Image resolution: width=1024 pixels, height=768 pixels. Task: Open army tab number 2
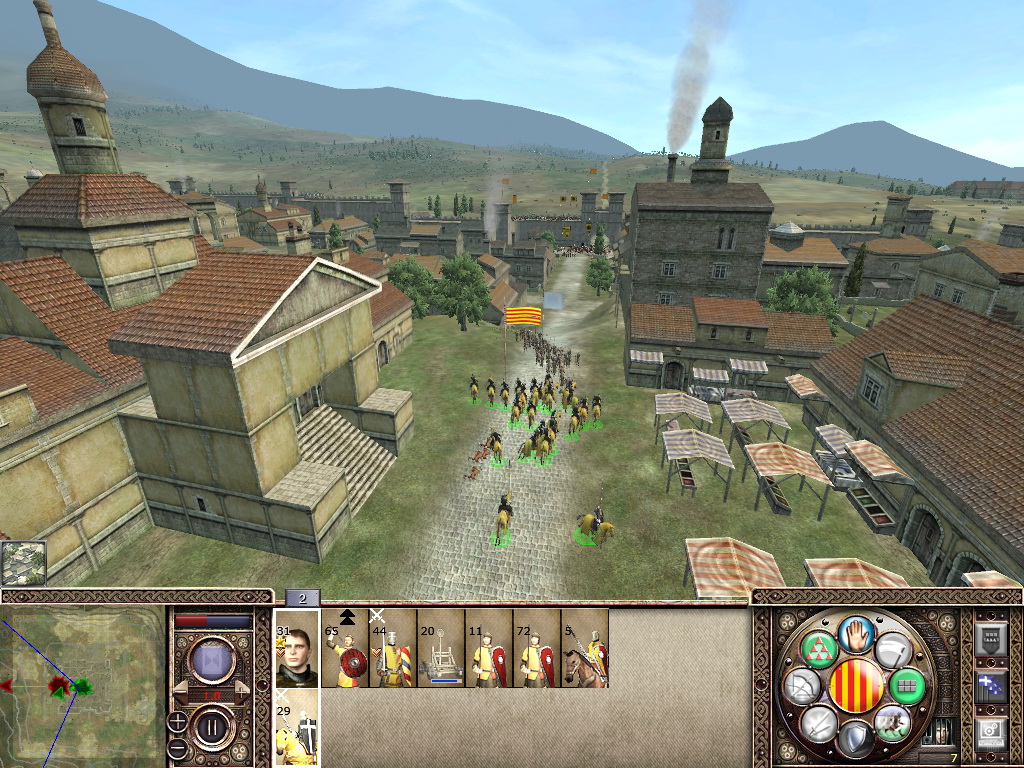pyautogui.click(x=302, y=598)
